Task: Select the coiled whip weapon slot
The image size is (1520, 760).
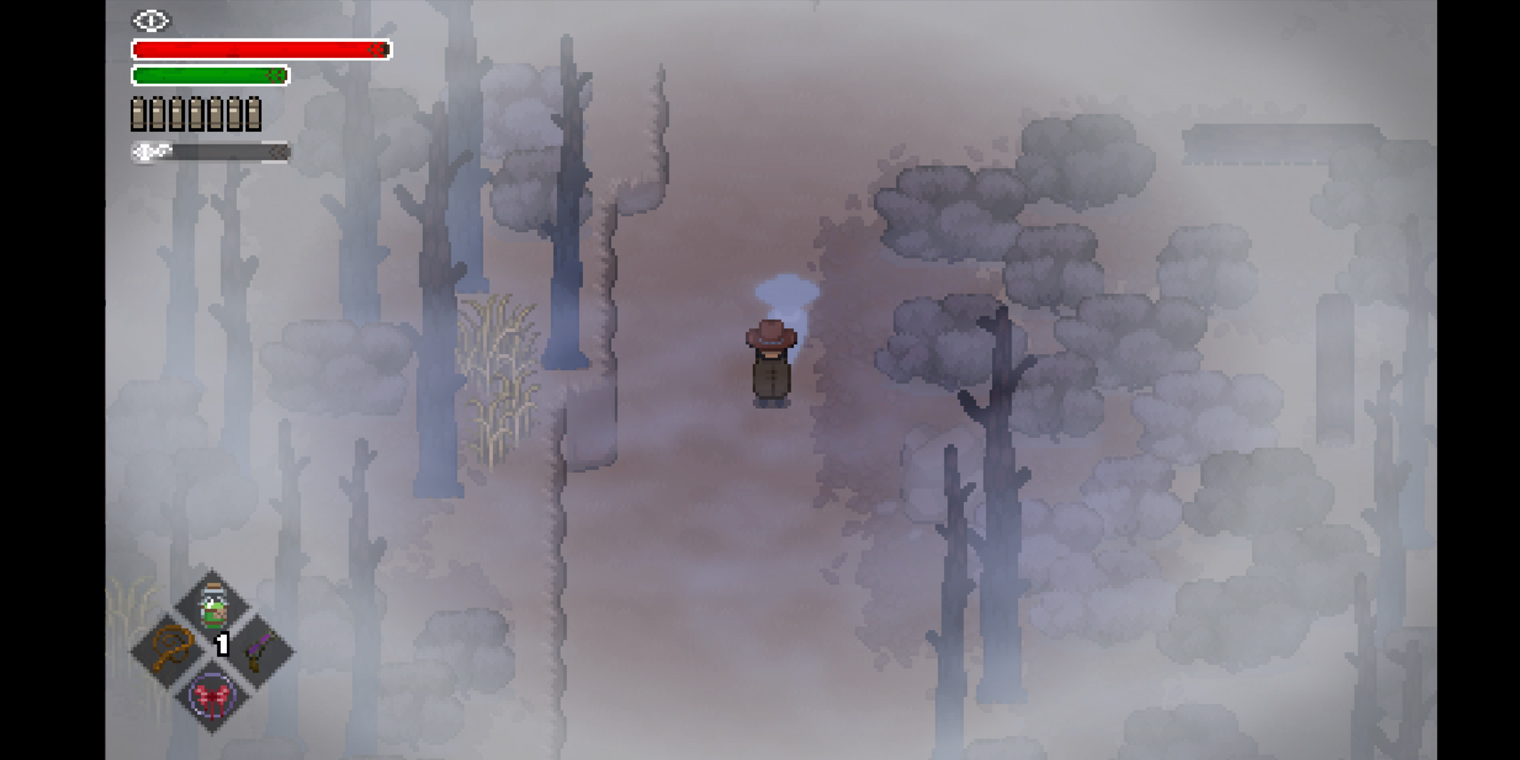Action: coord(170,649)
